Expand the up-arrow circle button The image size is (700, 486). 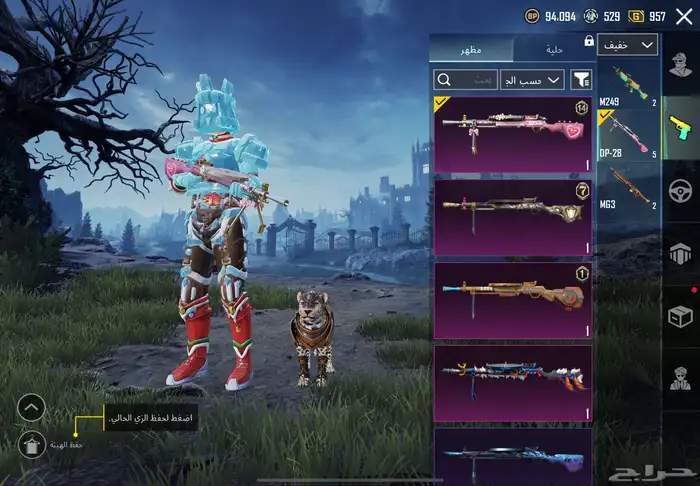tap(31, 407)
